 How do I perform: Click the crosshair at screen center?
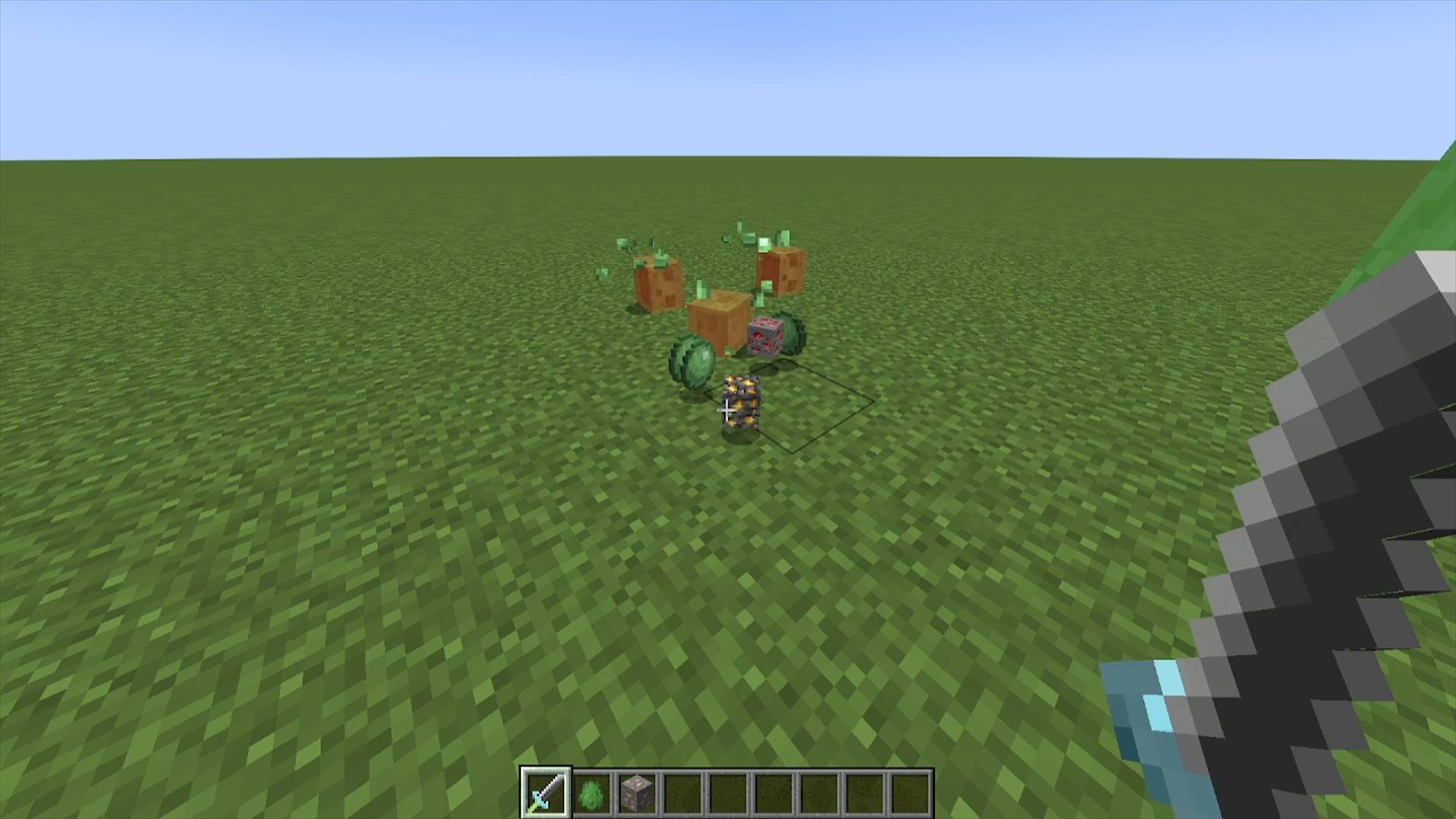tap(728, 409)
